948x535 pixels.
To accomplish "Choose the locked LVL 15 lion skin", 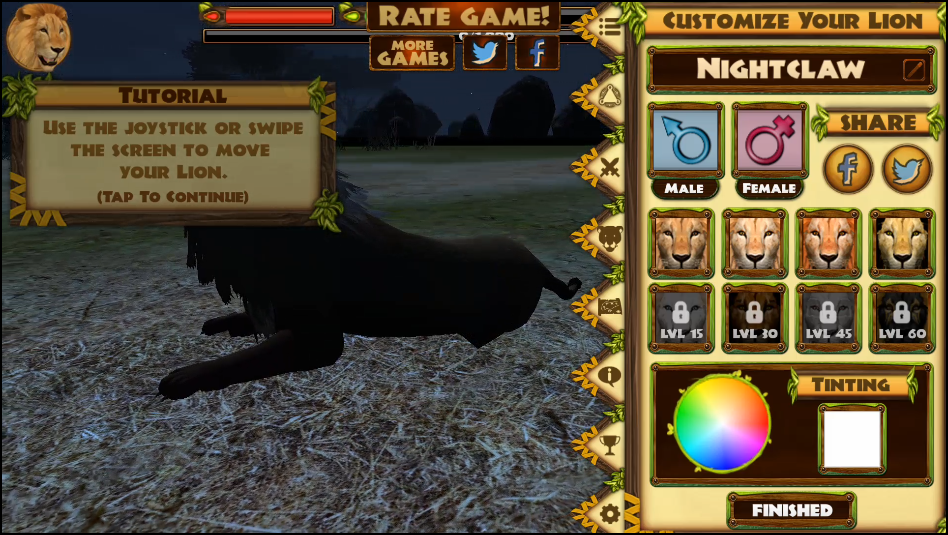I will tap(681, 318).
